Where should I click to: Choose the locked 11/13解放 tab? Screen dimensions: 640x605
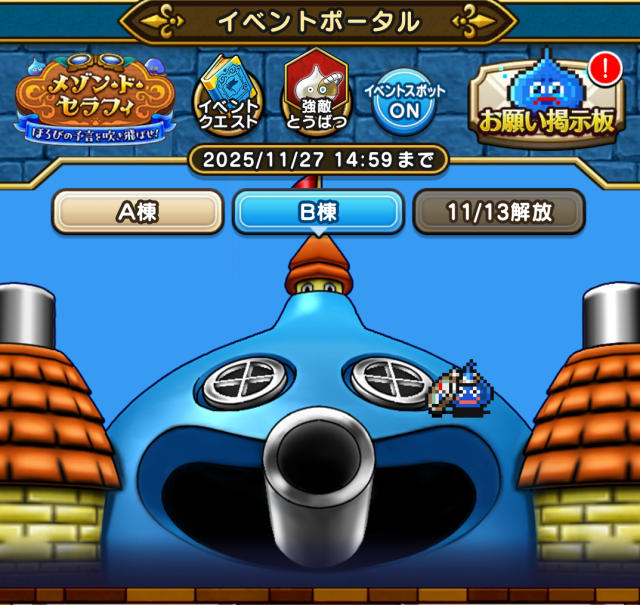click(x=498, y=212)
